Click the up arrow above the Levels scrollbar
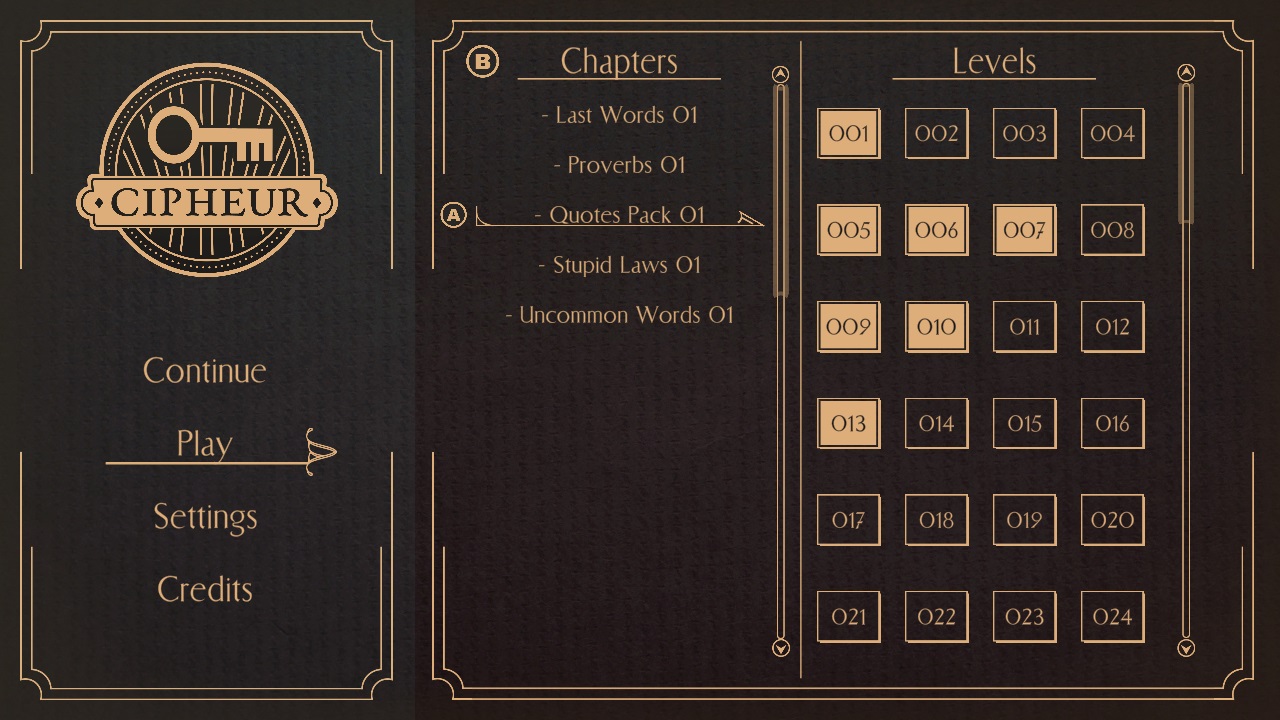Image resolution: width=1280 pixels, height=720 pixels. point(1186,72)
